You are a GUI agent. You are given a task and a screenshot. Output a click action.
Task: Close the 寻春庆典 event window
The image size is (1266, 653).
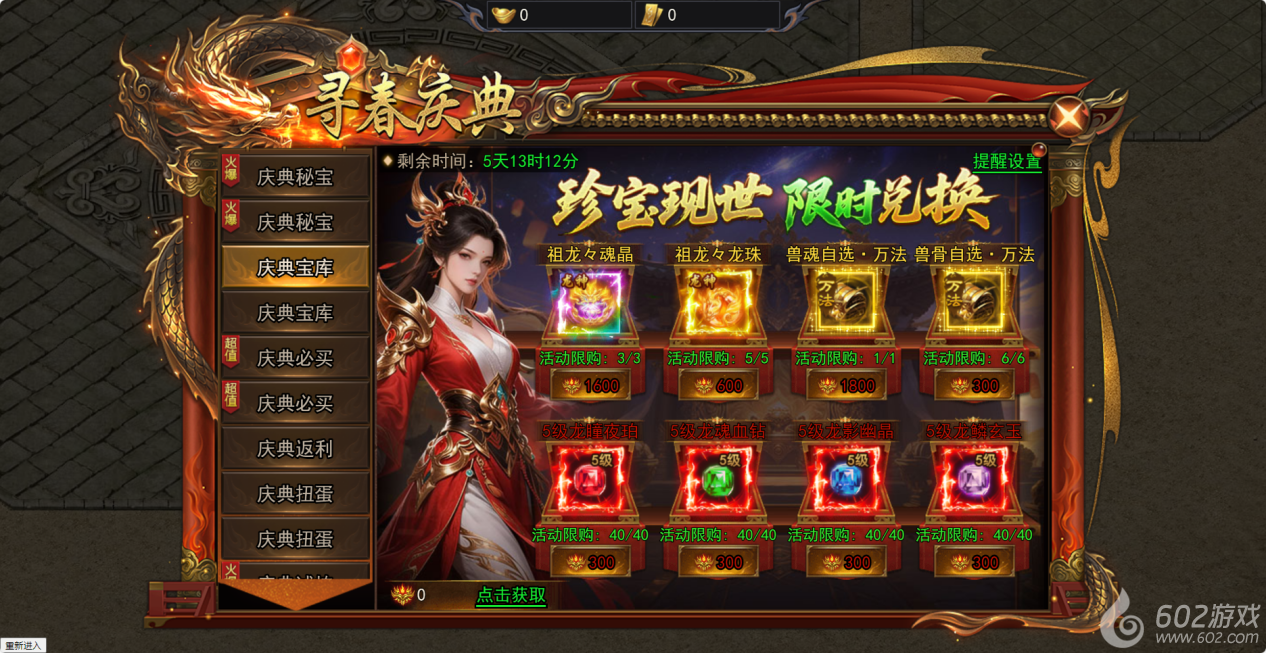[x=1070, y=117]
